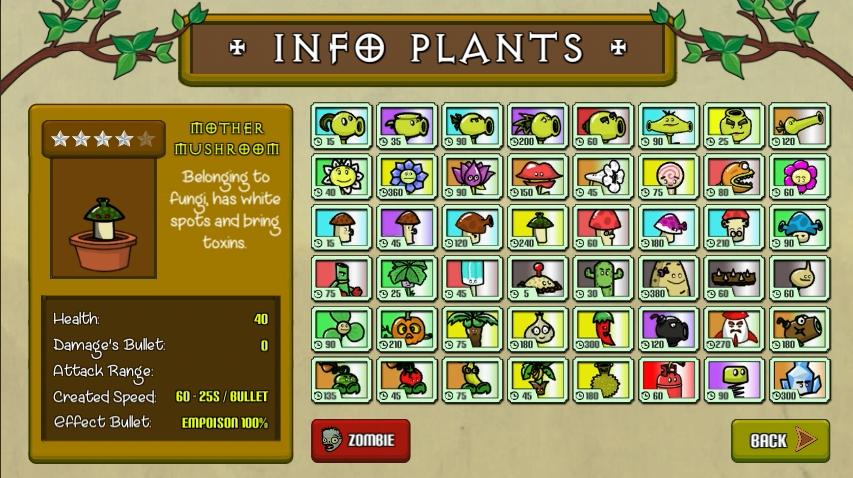Pick the four-leaf clover card
The height and width of the screenshot is (478, 853).
341,331
